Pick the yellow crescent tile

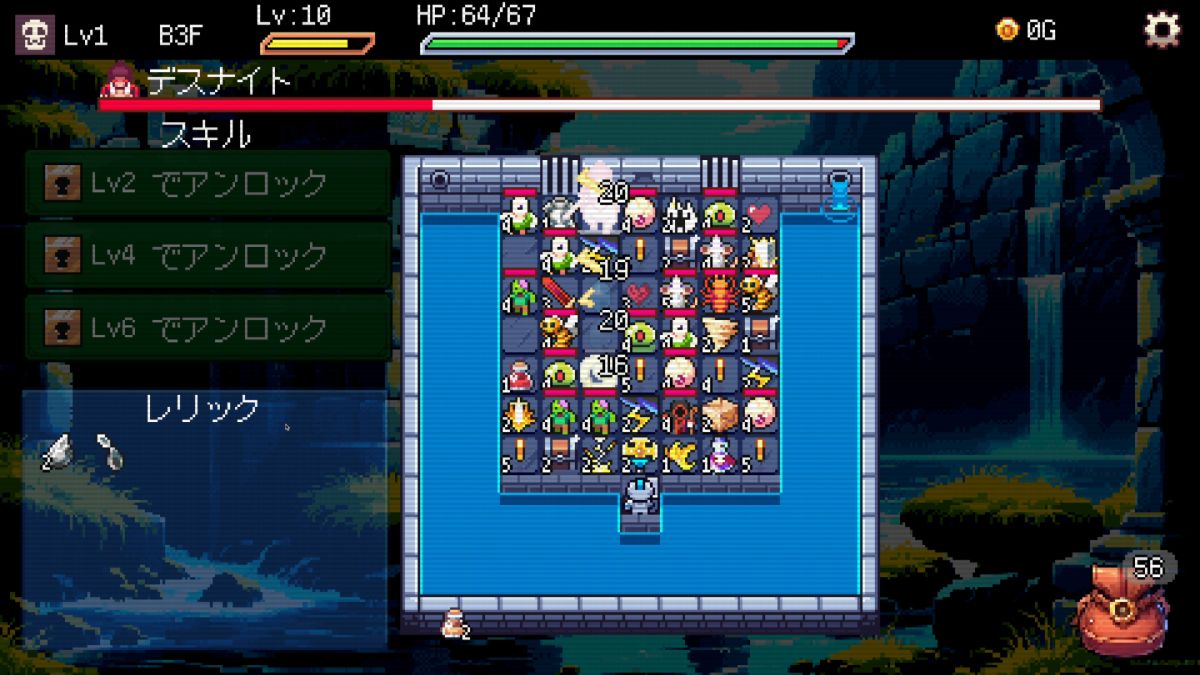[679, 453]
